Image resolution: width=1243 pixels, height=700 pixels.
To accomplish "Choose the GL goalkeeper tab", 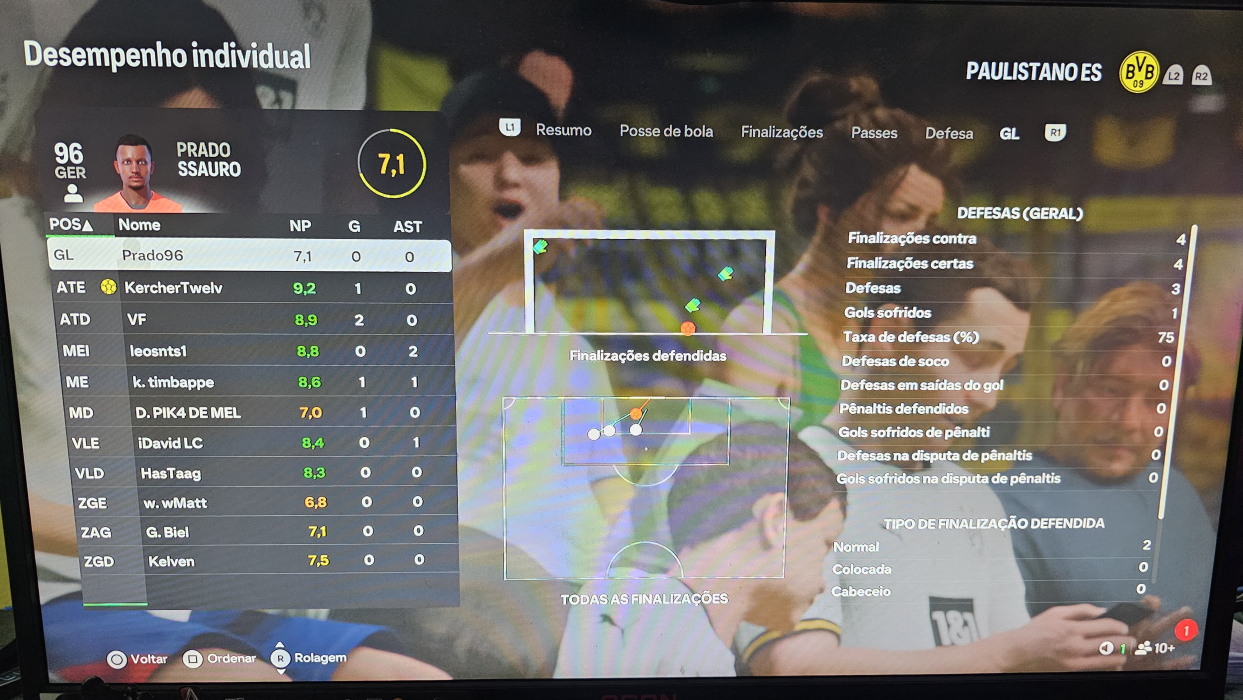I will click(x=1010, y=133).
